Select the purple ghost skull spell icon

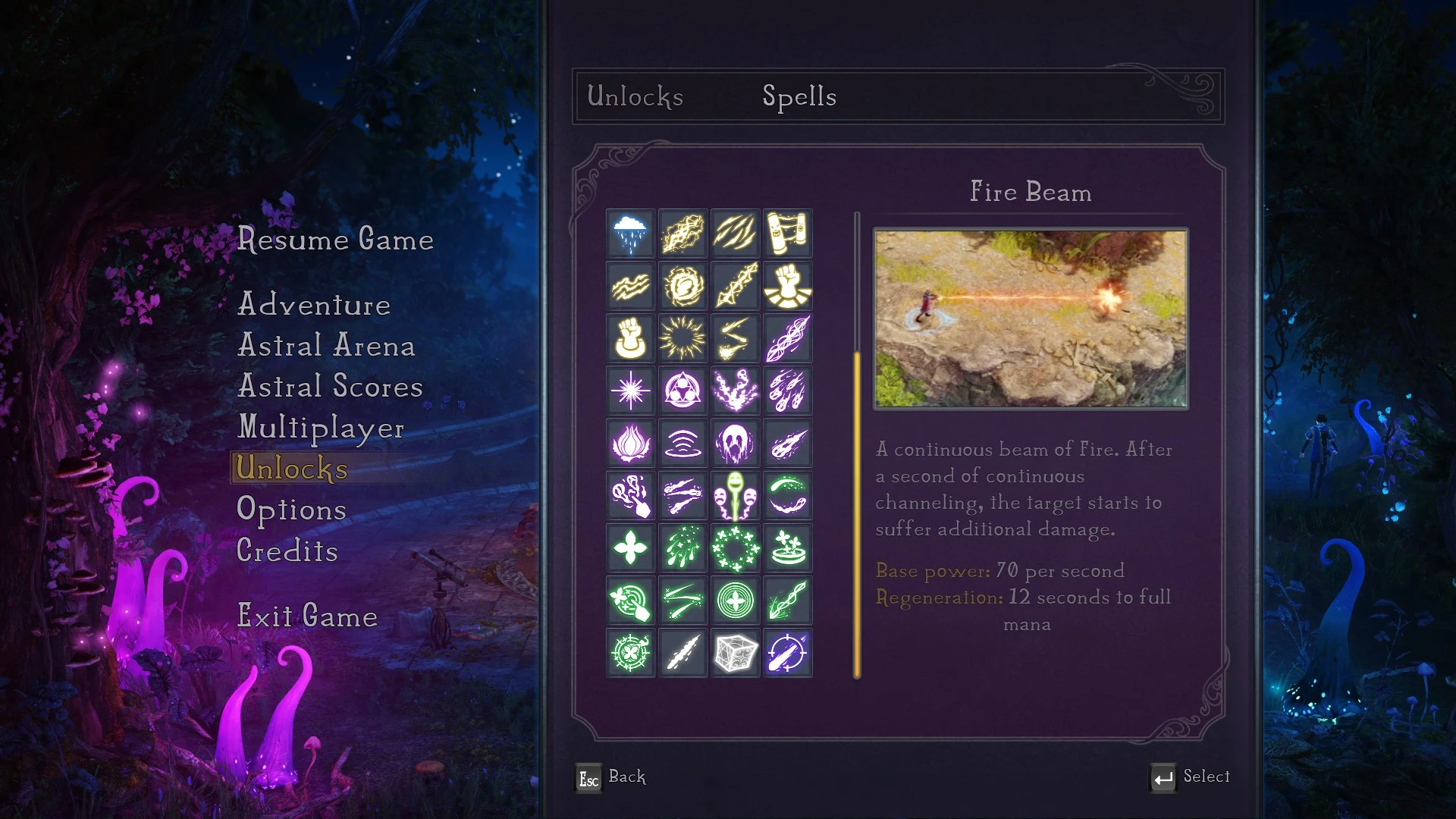pyautogui.click(x=735, y=443)
